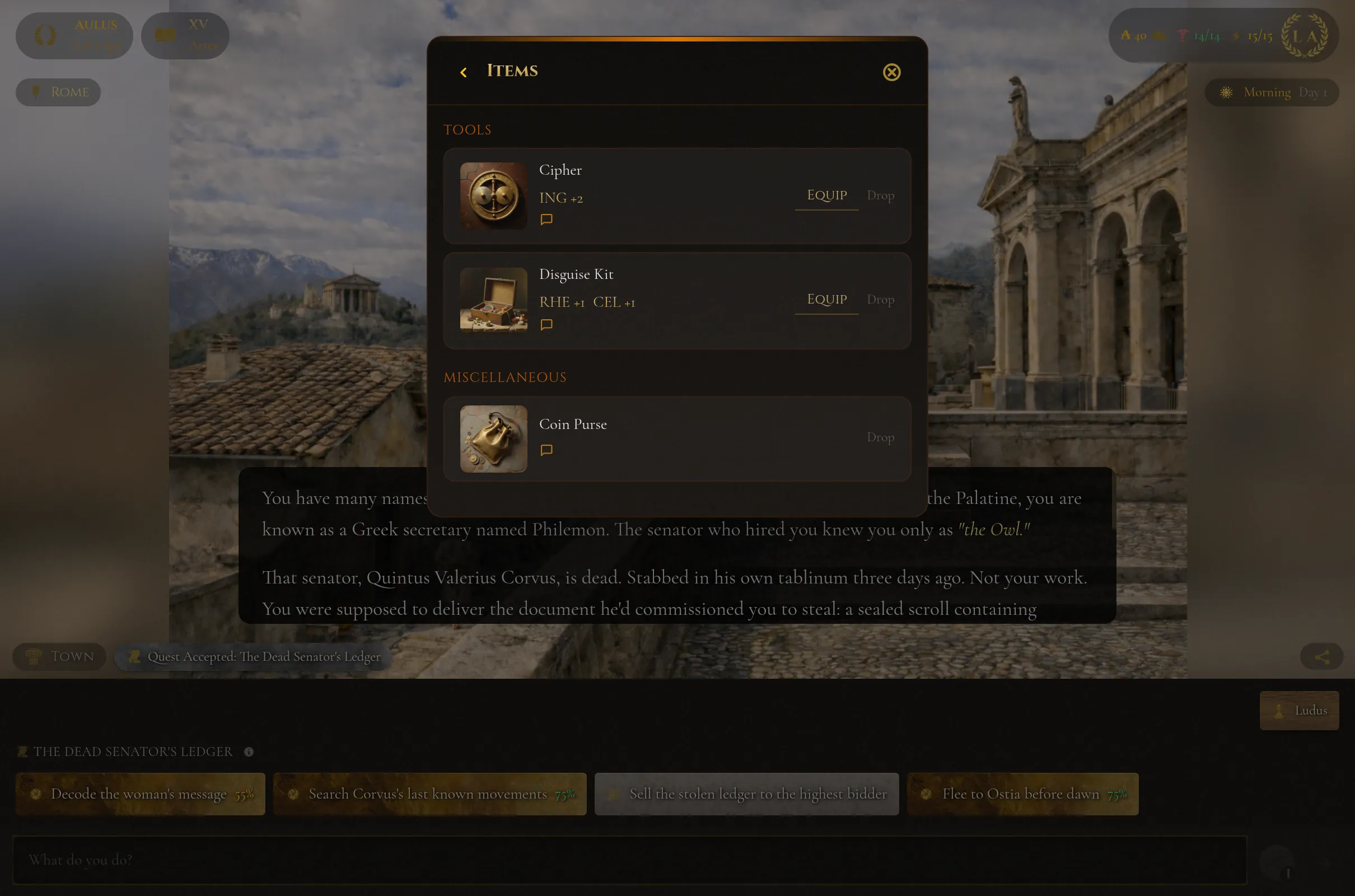Image resolution: width=1355 pixels, height=896 pixels.
Task: Choose Decode the woman's message
Action: (x=140, y=794)
